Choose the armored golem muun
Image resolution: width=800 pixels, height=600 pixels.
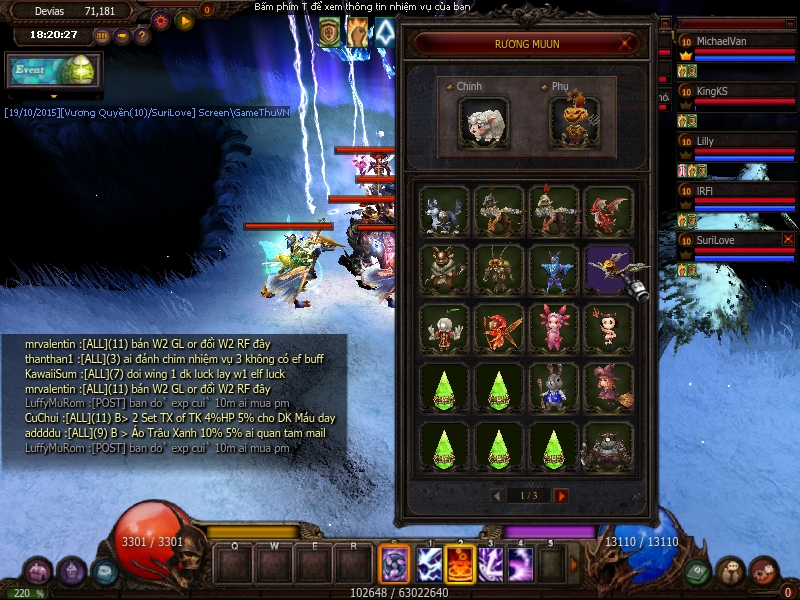click(608, 446)
